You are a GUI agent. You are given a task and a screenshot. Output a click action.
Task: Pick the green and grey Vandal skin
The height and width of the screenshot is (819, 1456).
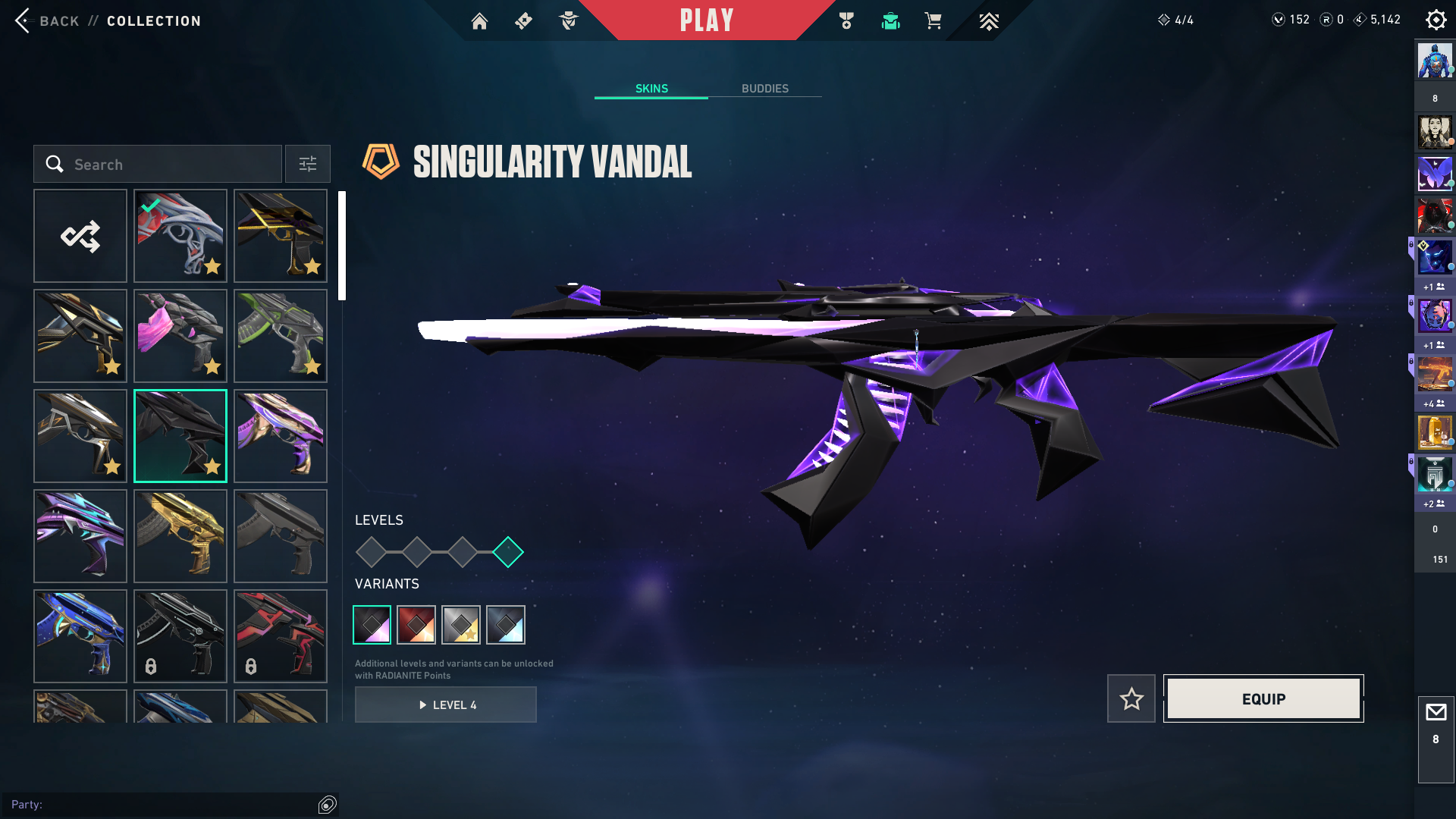pos(281,336)
